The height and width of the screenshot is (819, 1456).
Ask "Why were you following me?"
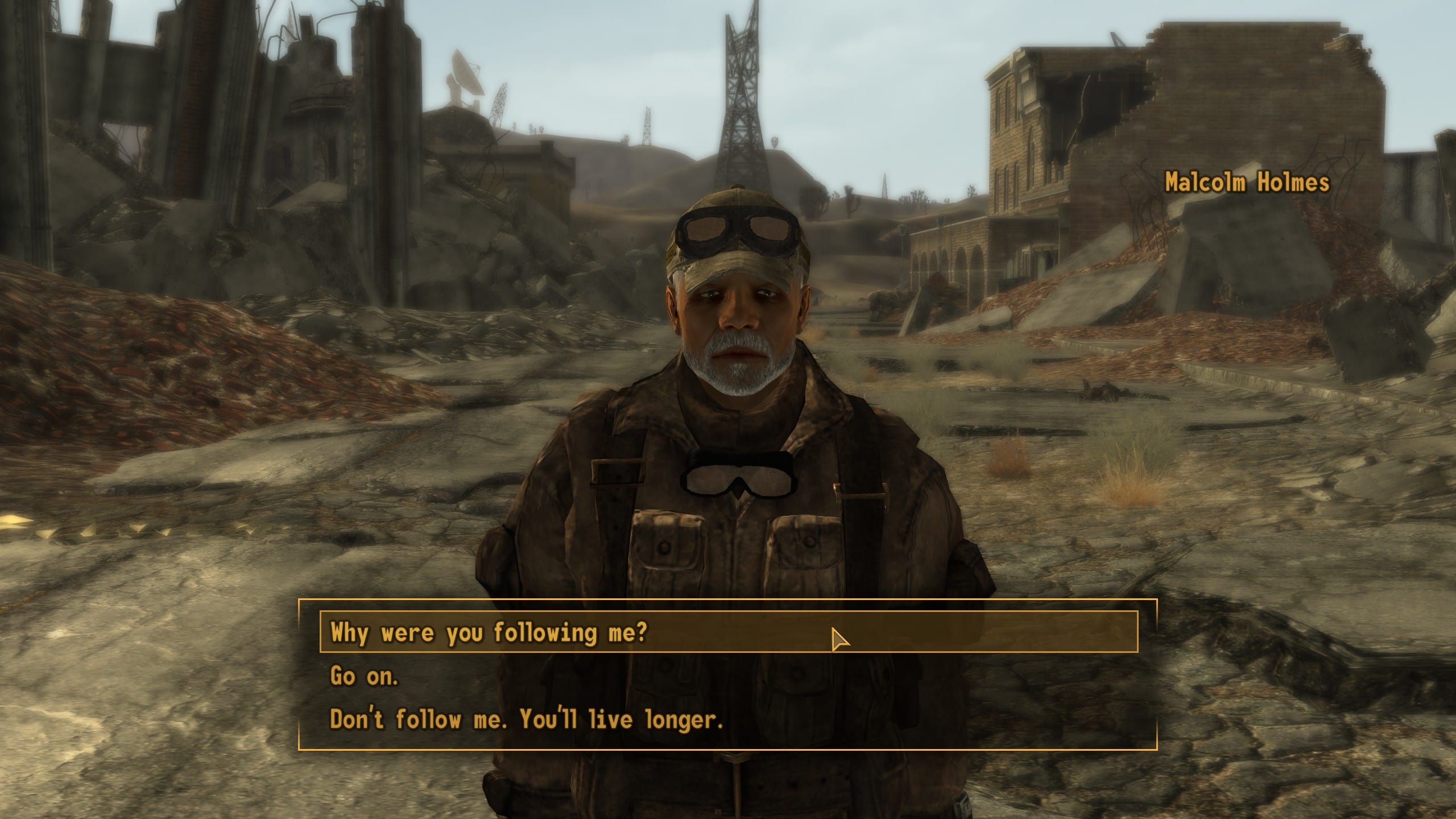coord(489,632)
